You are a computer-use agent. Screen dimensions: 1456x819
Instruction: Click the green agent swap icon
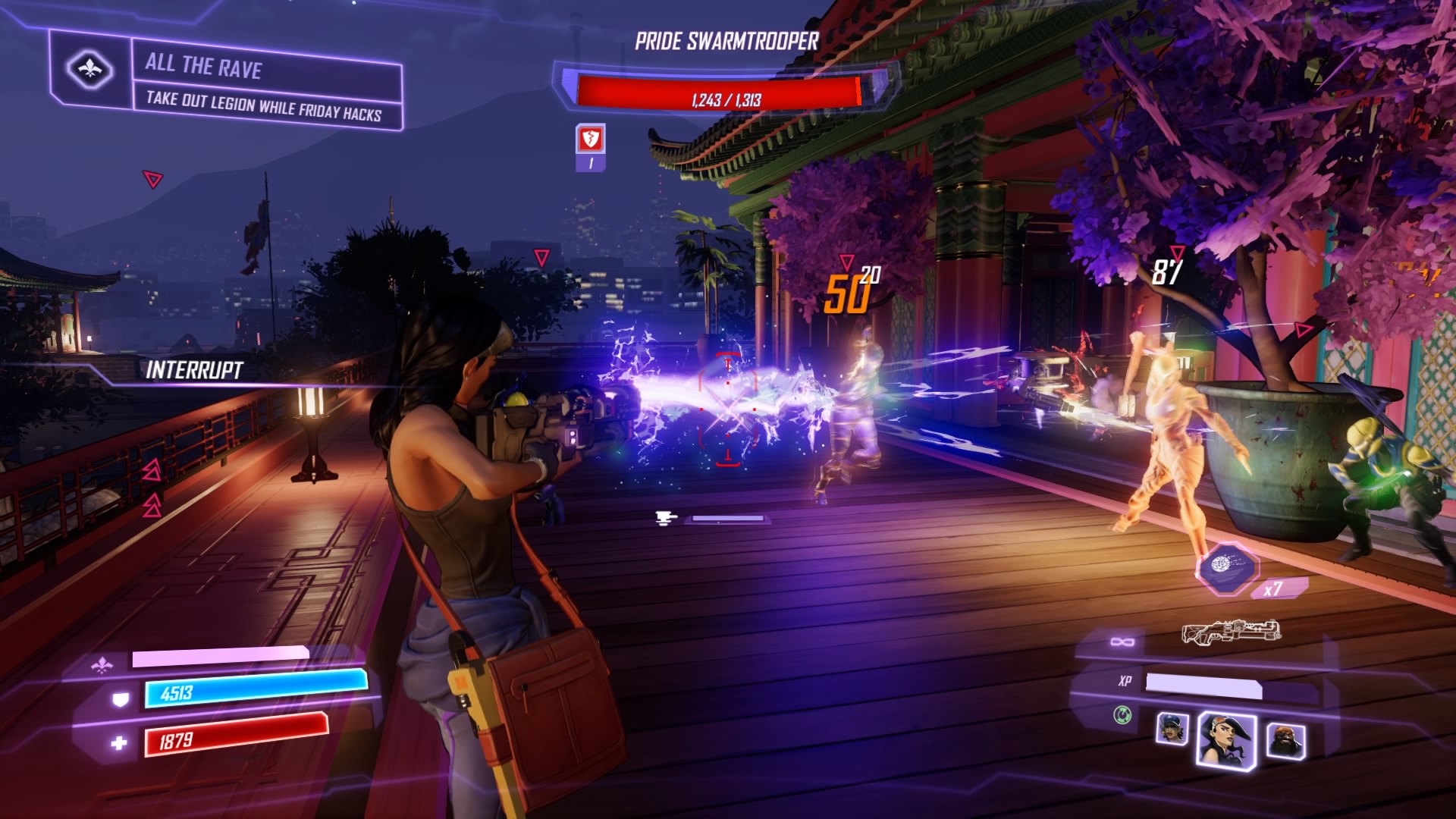(1122, 714)
